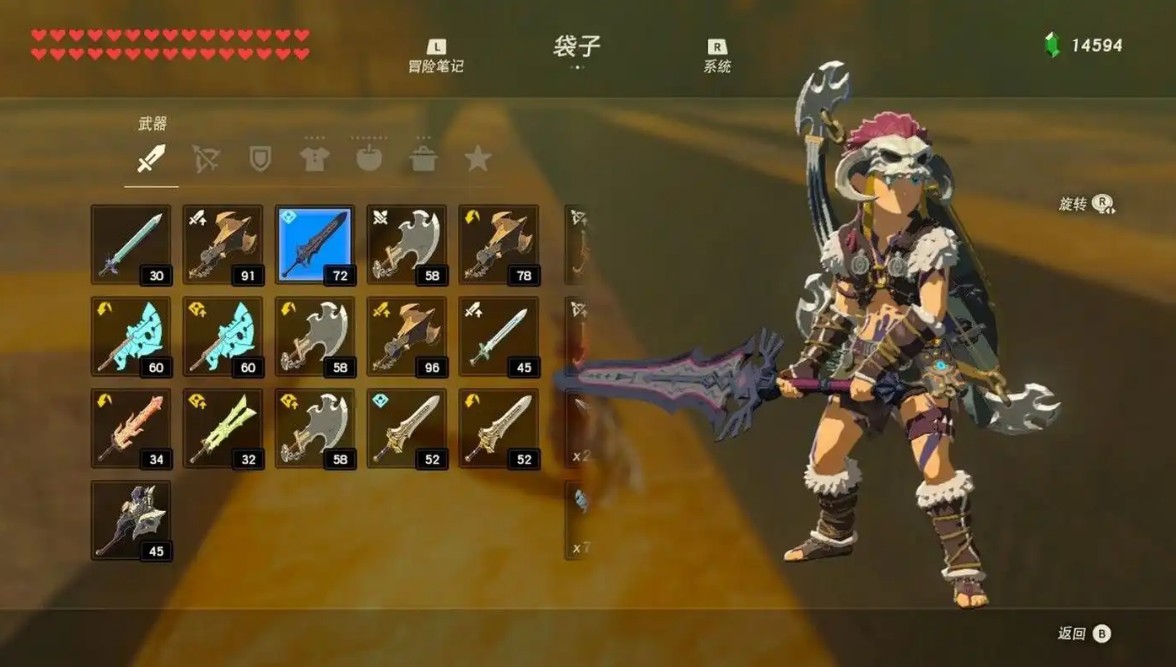Screen dimensions: 1176x667
Task: Show the armor tab with the shirt icon
Action: click(x=315, y=158)
